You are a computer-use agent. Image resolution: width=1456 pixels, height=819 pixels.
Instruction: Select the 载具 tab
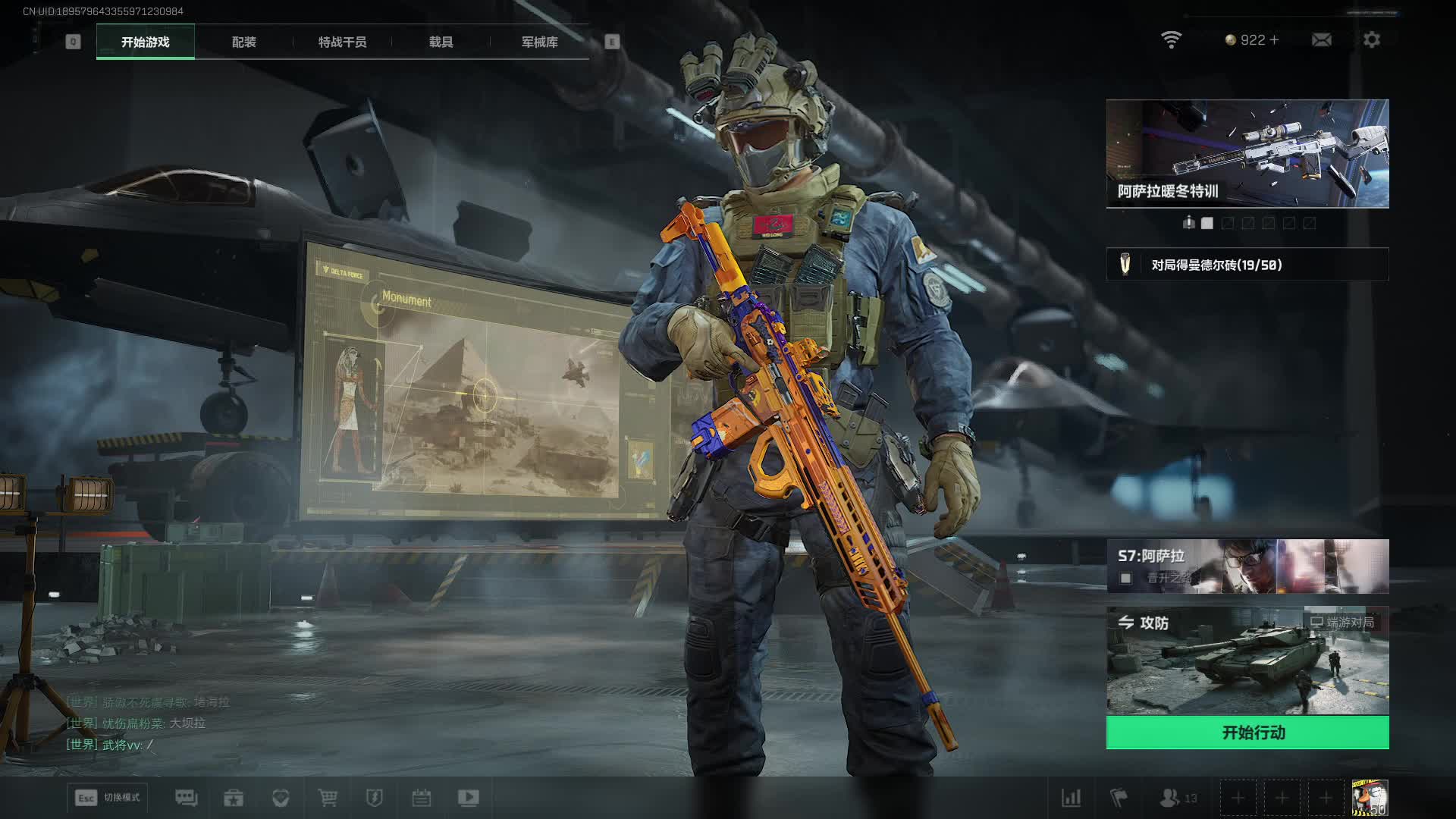[441, 42]
